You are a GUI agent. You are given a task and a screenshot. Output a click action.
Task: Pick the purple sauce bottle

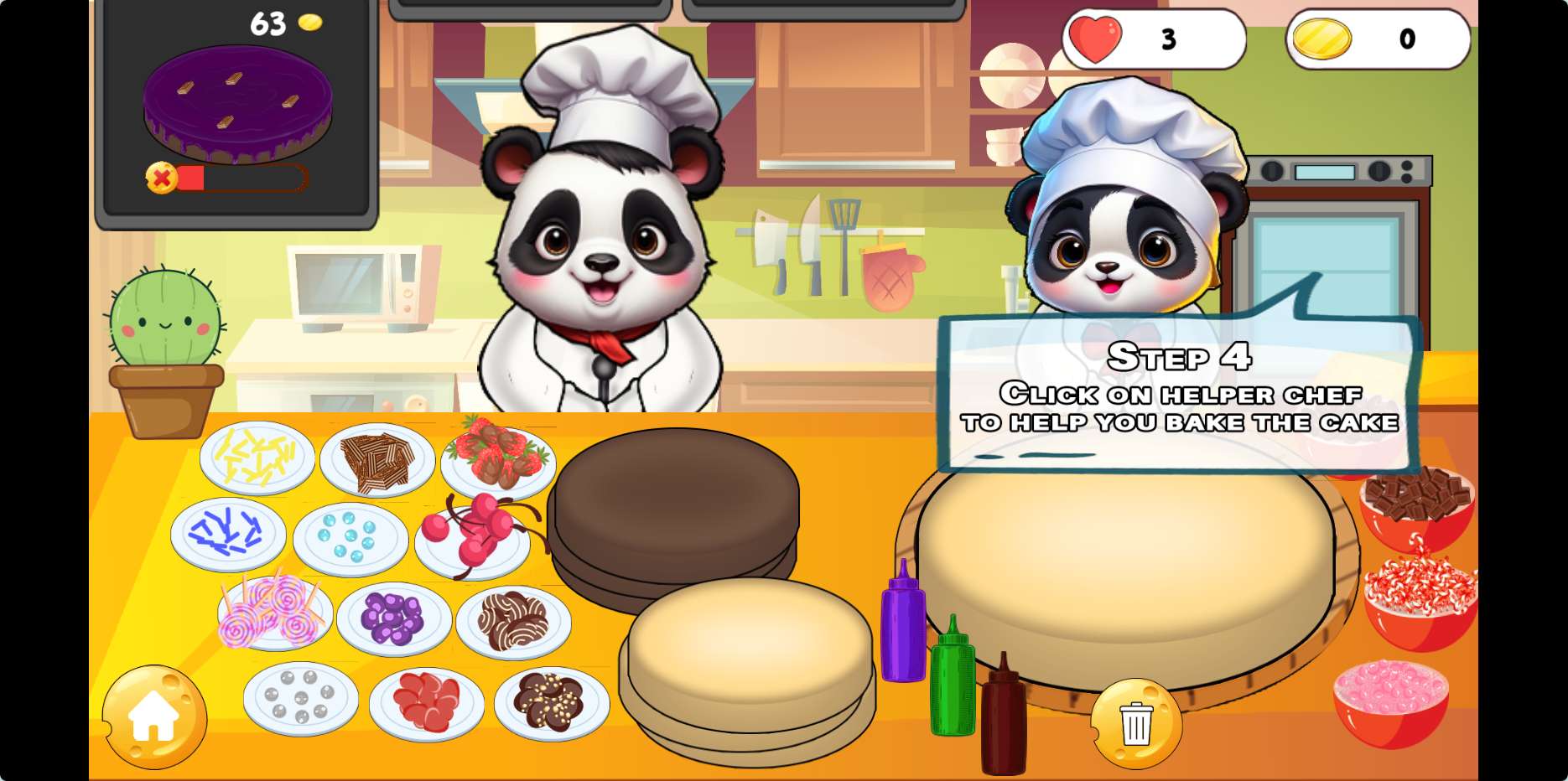(902, 623)
